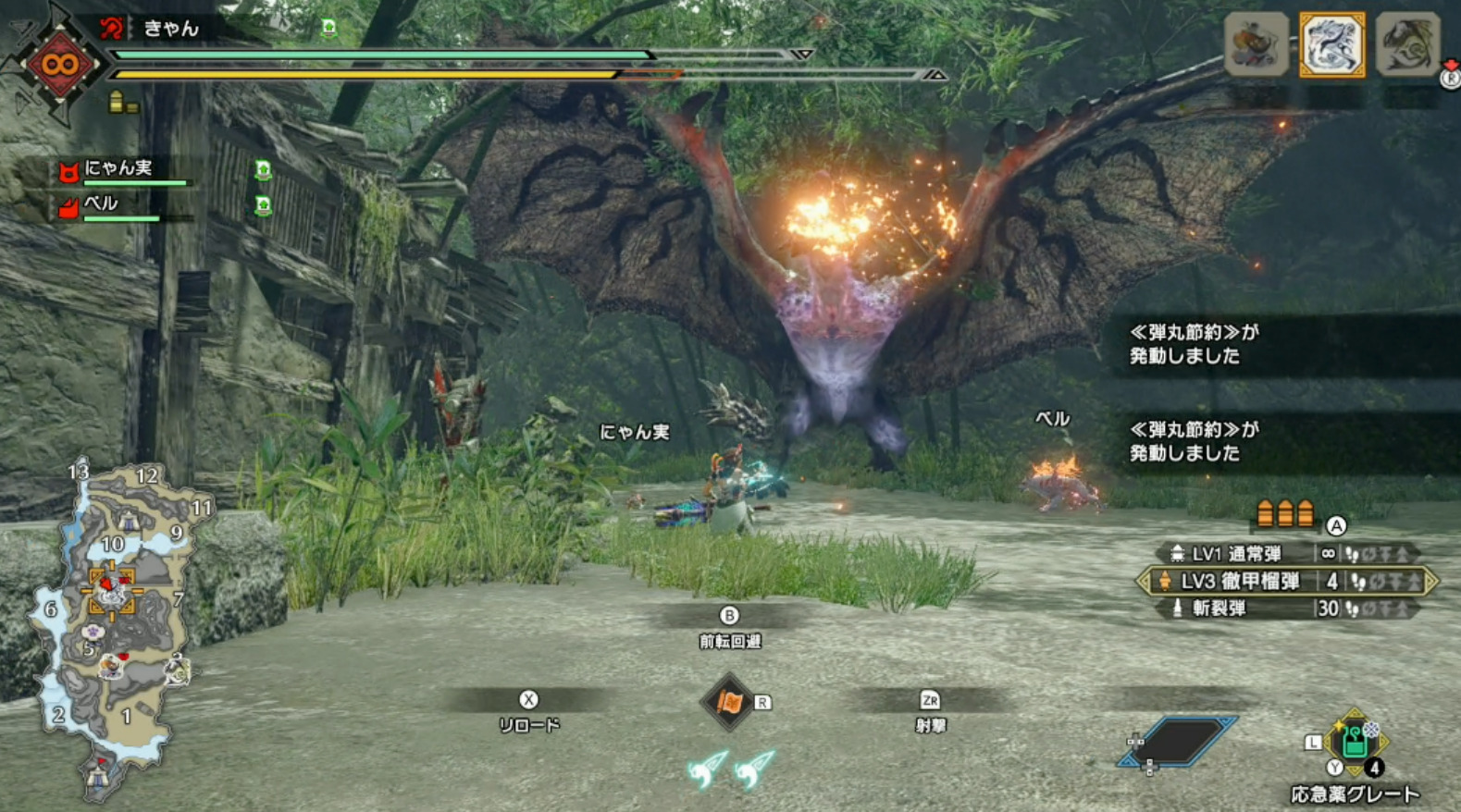Choose the LV1 通常弾 ammo row
The width and height of the screenshot is (1461, 812).
(x=1286, y=554)
